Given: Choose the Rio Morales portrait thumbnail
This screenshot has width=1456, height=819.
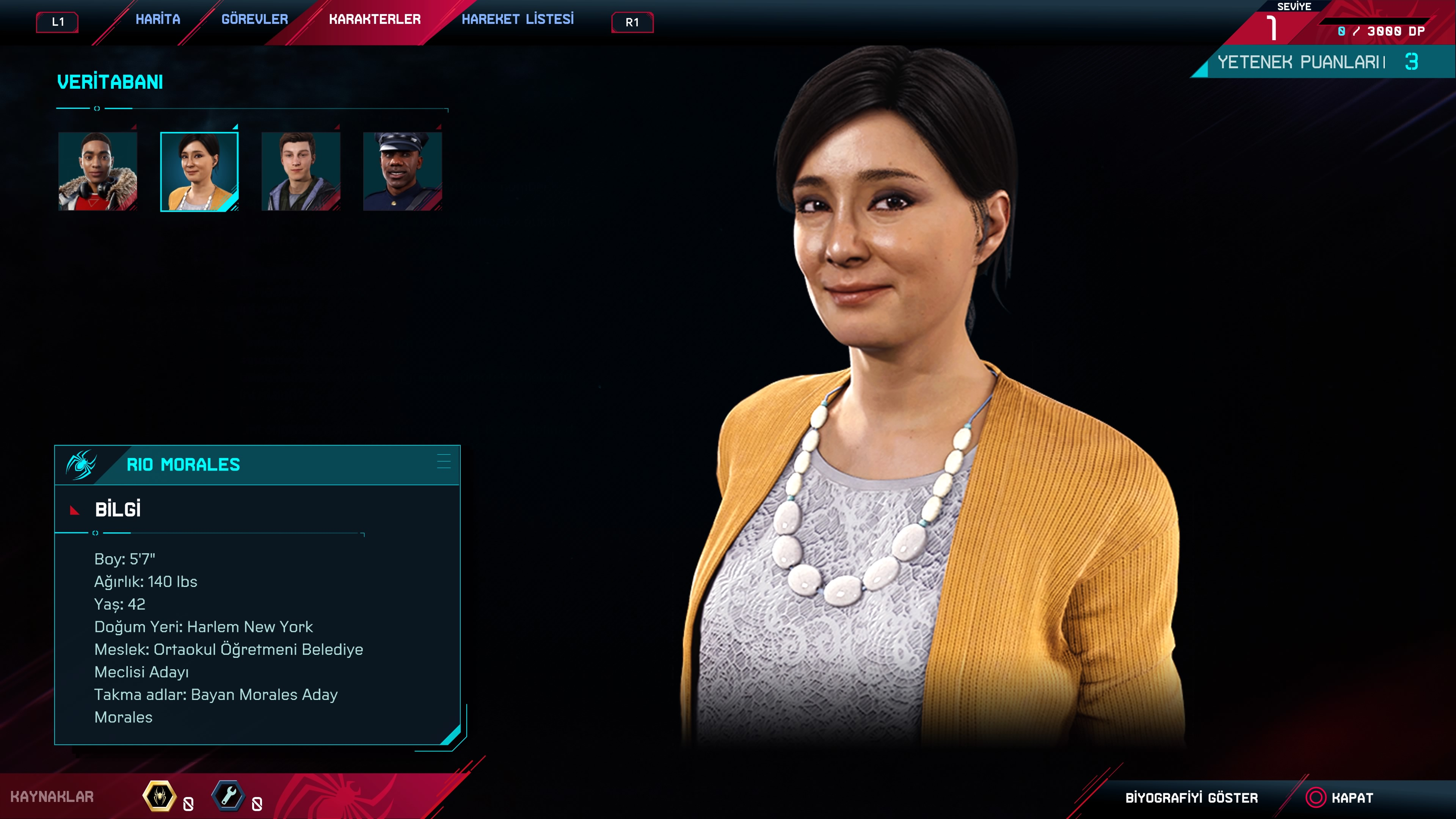Looking at the screenshot, I should (x=199, y=171).
